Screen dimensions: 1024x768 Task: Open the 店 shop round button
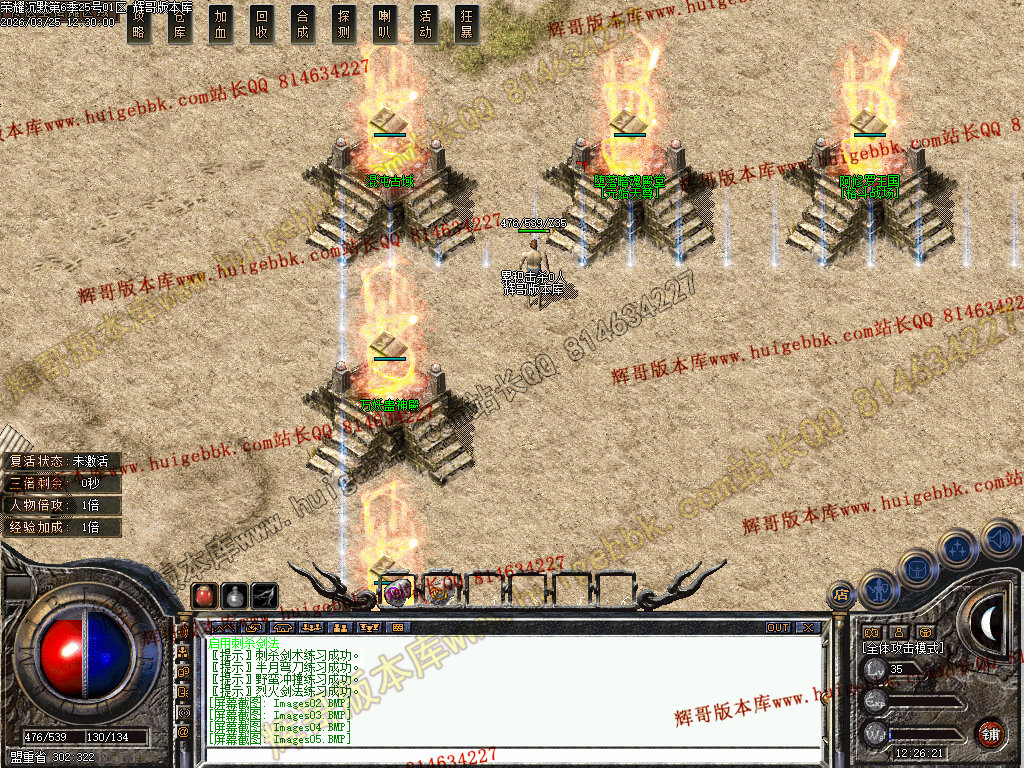click(x=840, y=595)
